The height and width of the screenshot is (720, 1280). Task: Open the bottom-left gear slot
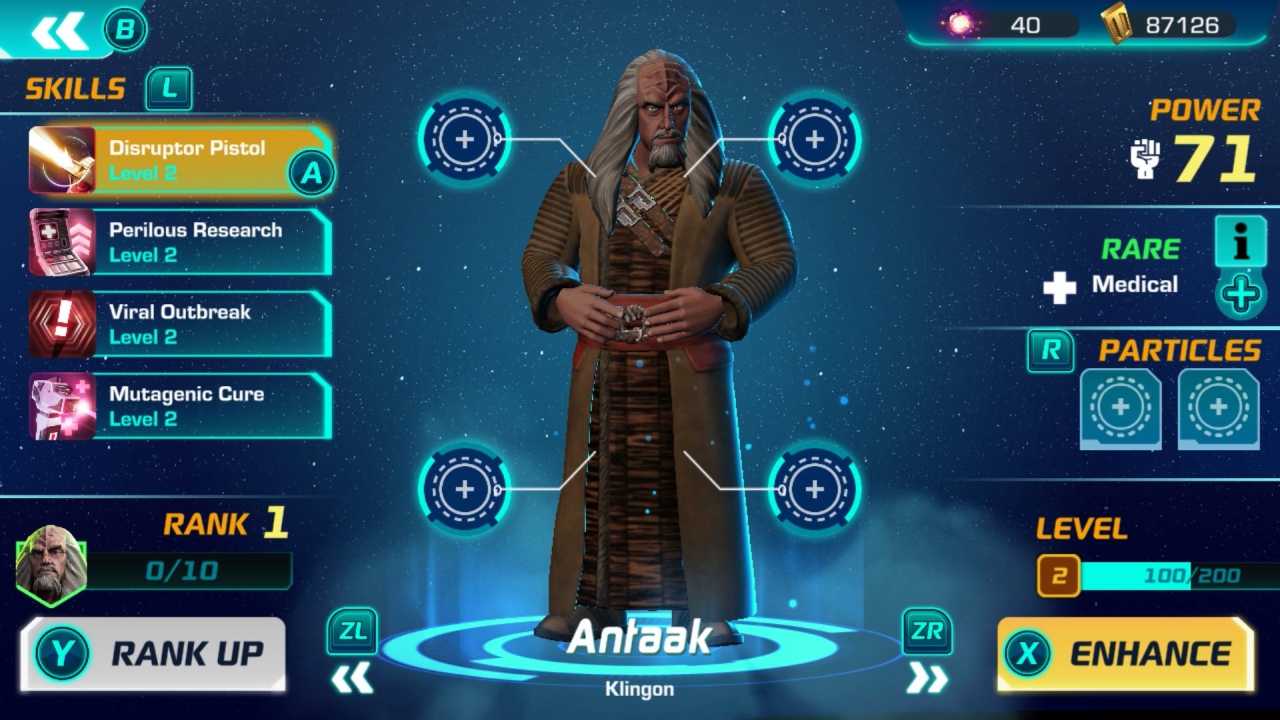(463, 489)
